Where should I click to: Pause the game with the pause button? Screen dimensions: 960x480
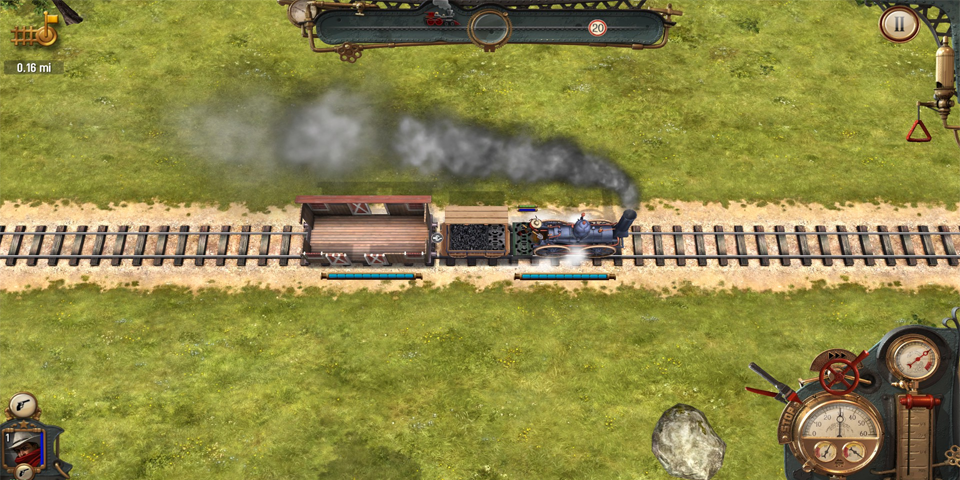tap(899, 24)
